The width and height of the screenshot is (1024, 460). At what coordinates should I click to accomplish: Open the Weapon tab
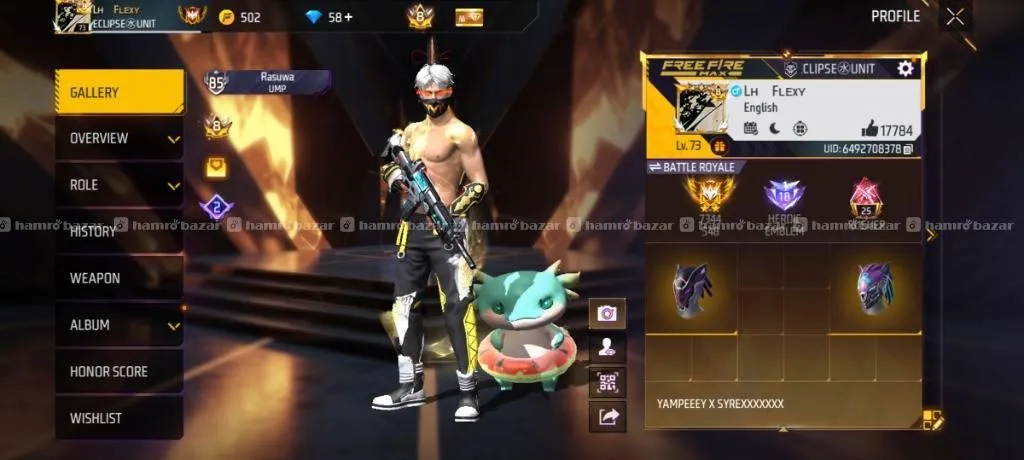(x=119, y=278)
